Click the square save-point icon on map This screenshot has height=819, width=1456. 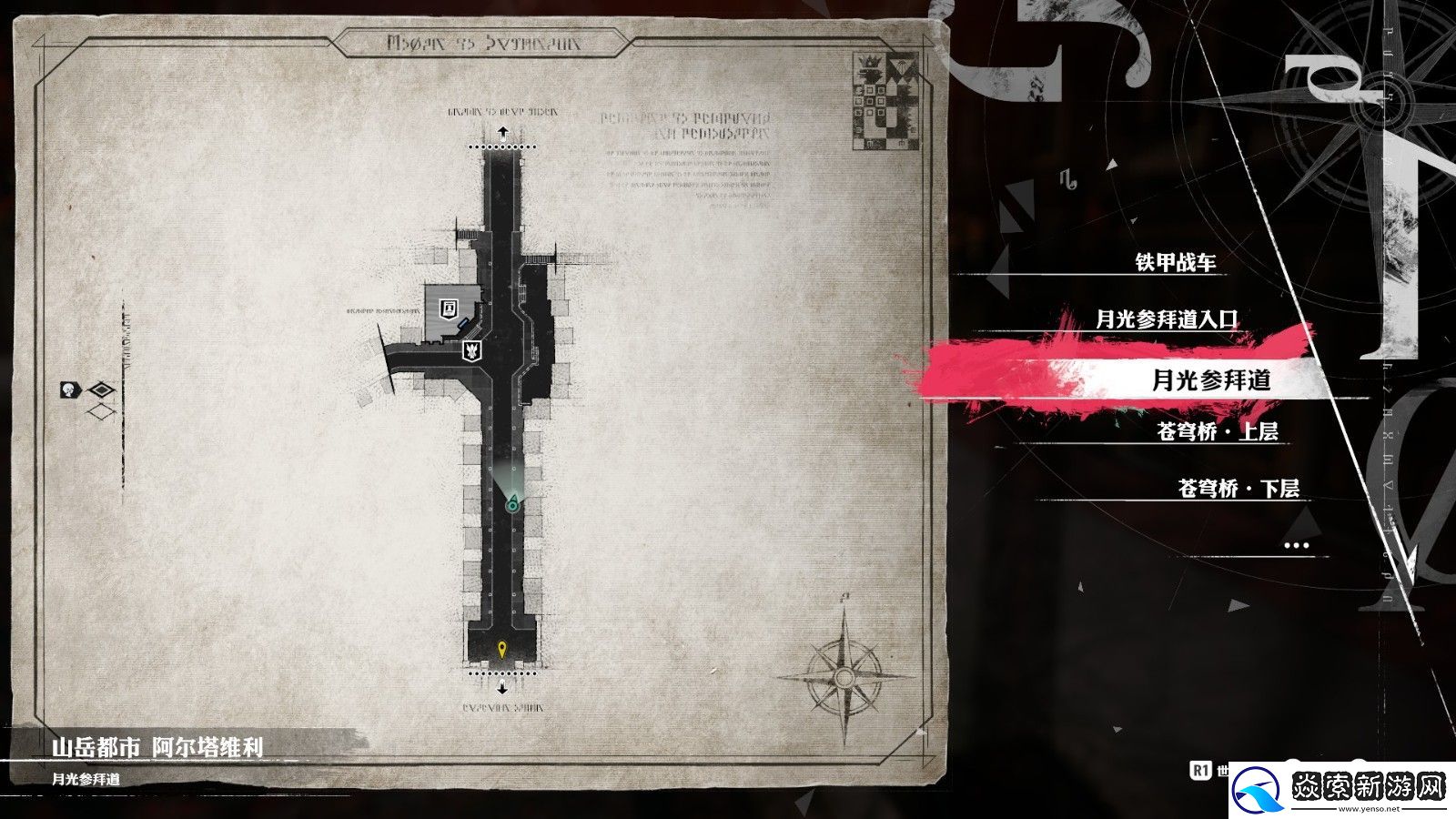[448, 308]
